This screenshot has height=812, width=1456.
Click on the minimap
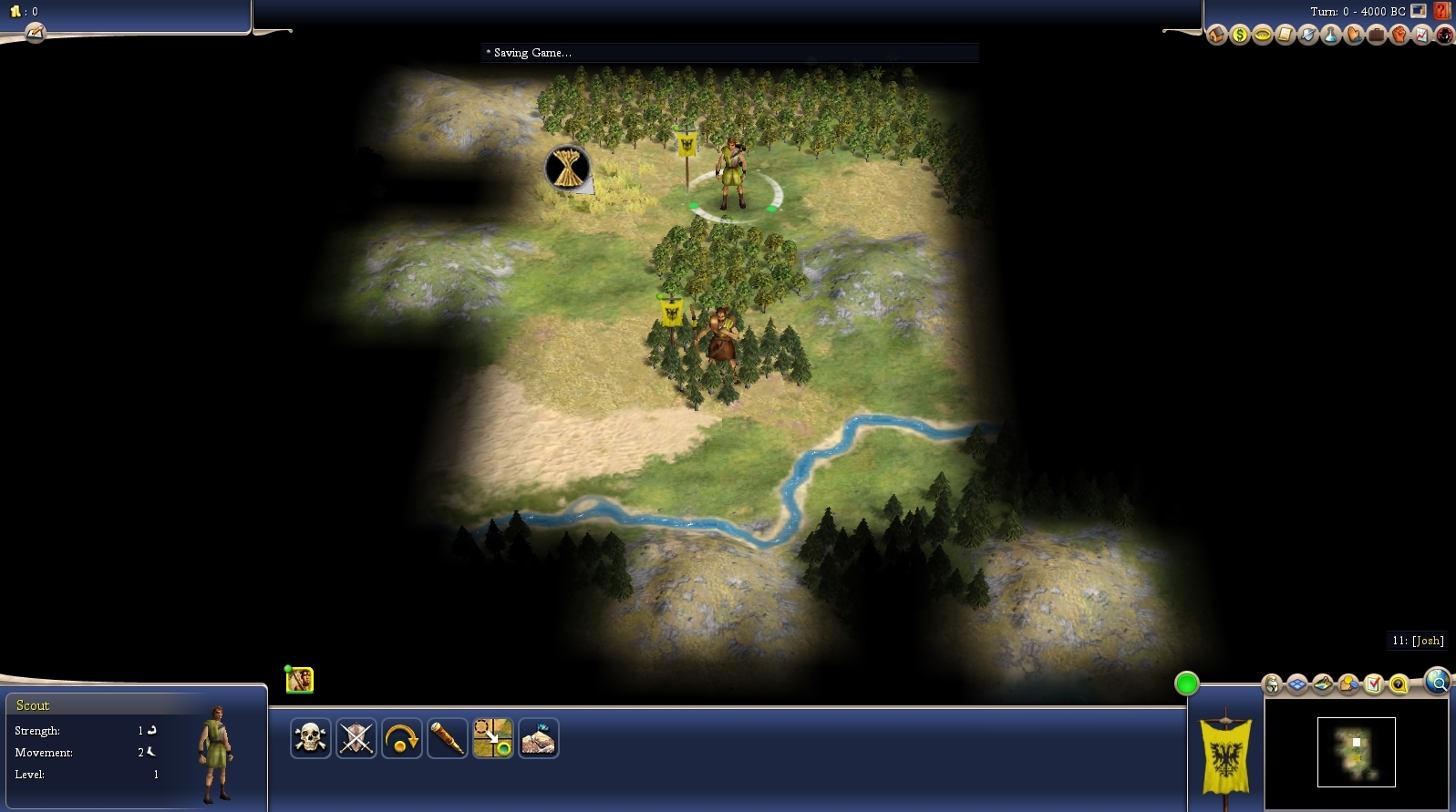(1356, 752)
